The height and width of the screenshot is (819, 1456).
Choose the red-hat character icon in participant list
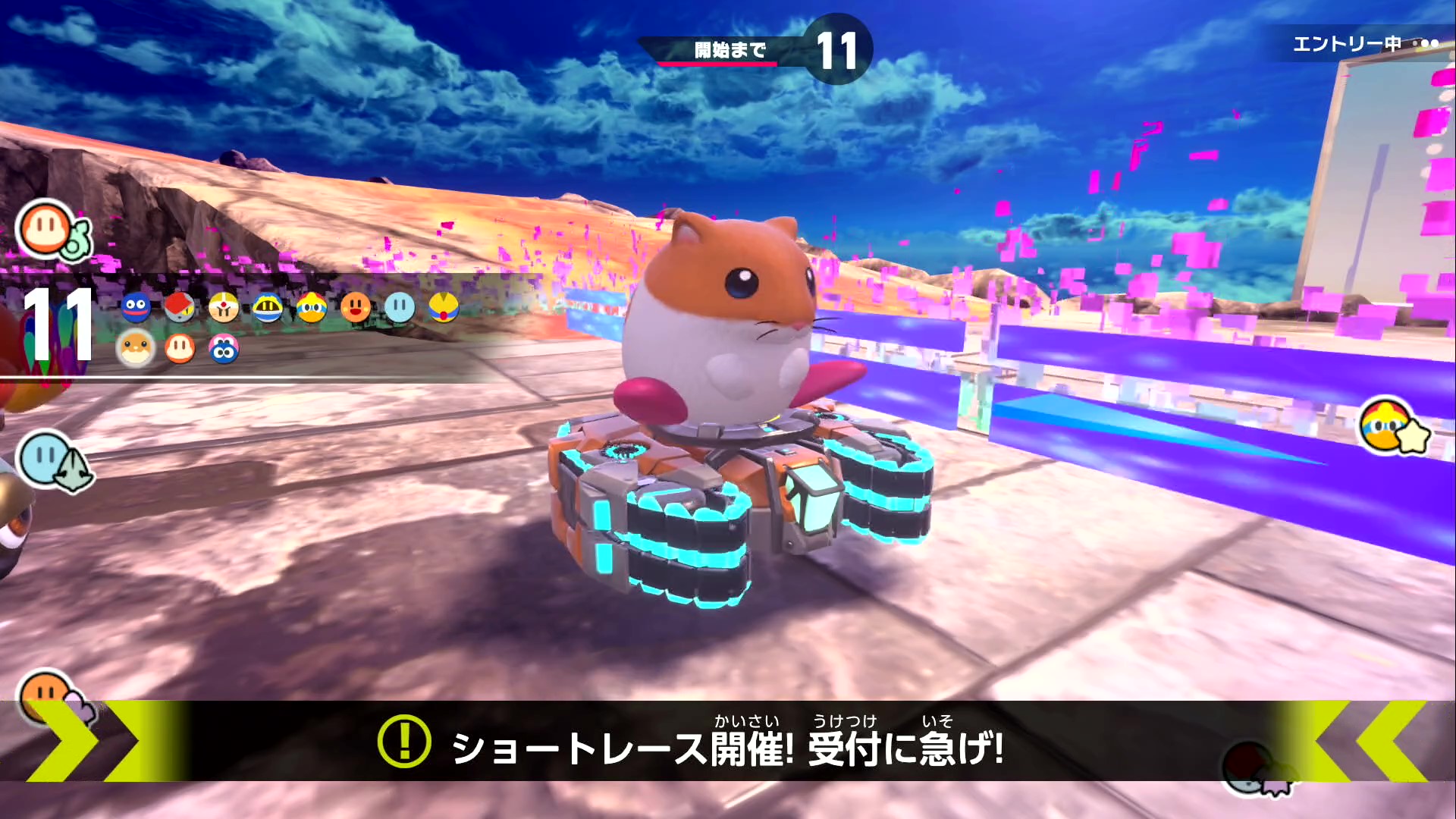pos(180,307)
